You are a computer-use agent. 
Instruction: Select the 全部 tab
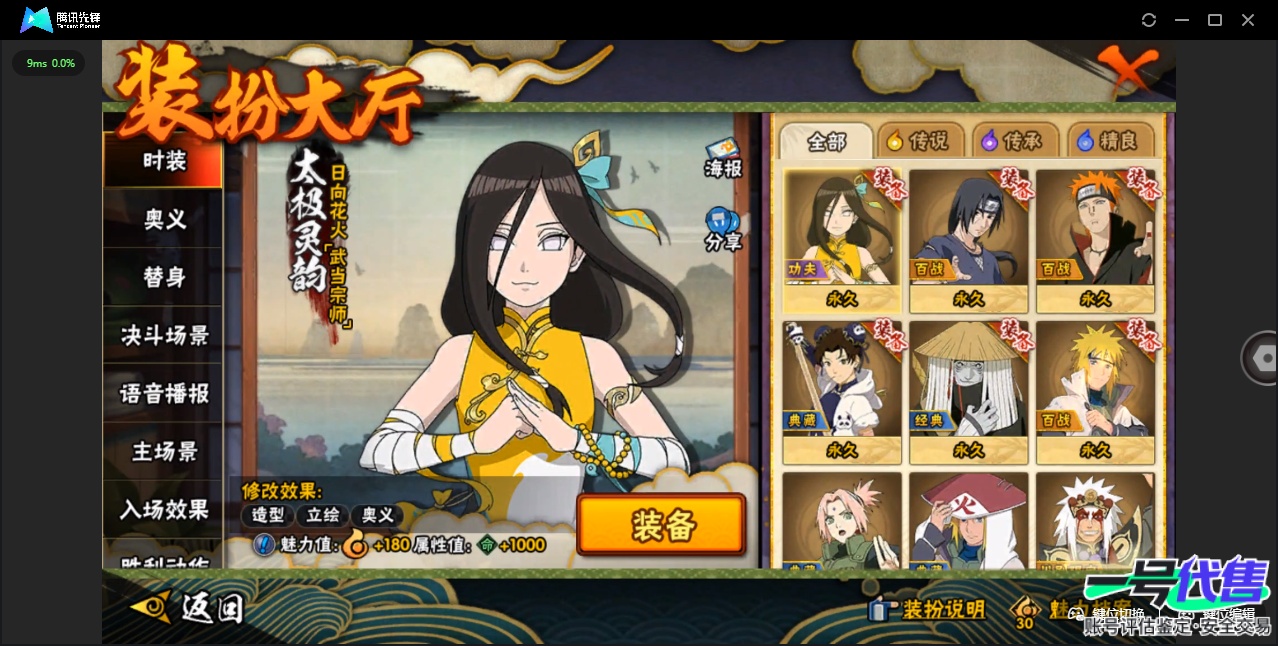click(x=826, y=141)
